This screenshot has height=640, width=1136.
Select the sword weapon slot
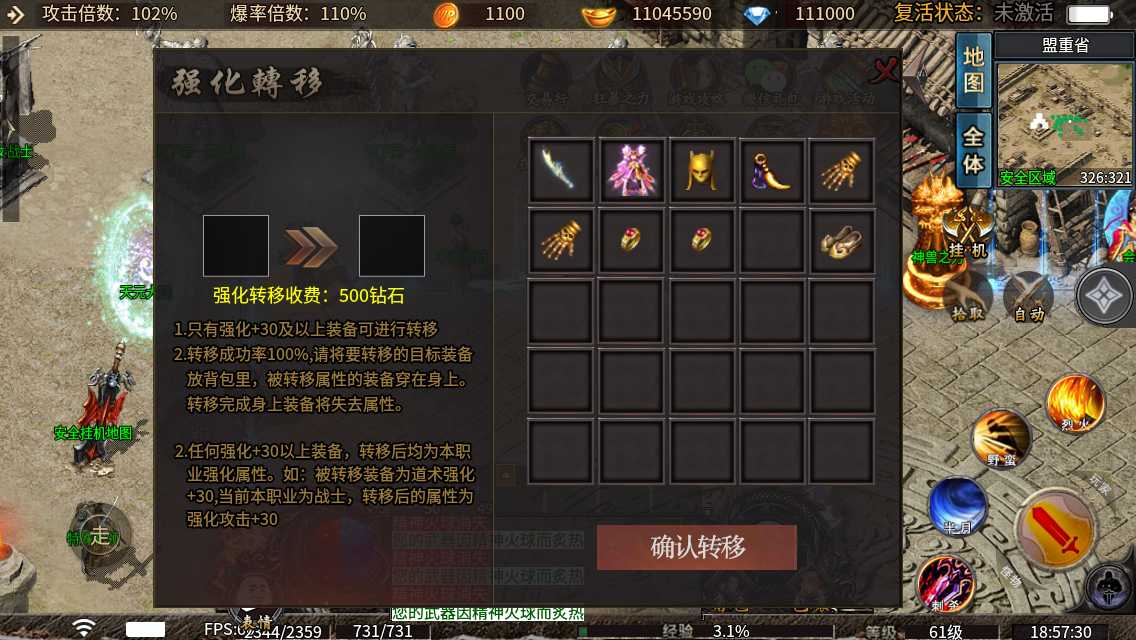[561, 170]
